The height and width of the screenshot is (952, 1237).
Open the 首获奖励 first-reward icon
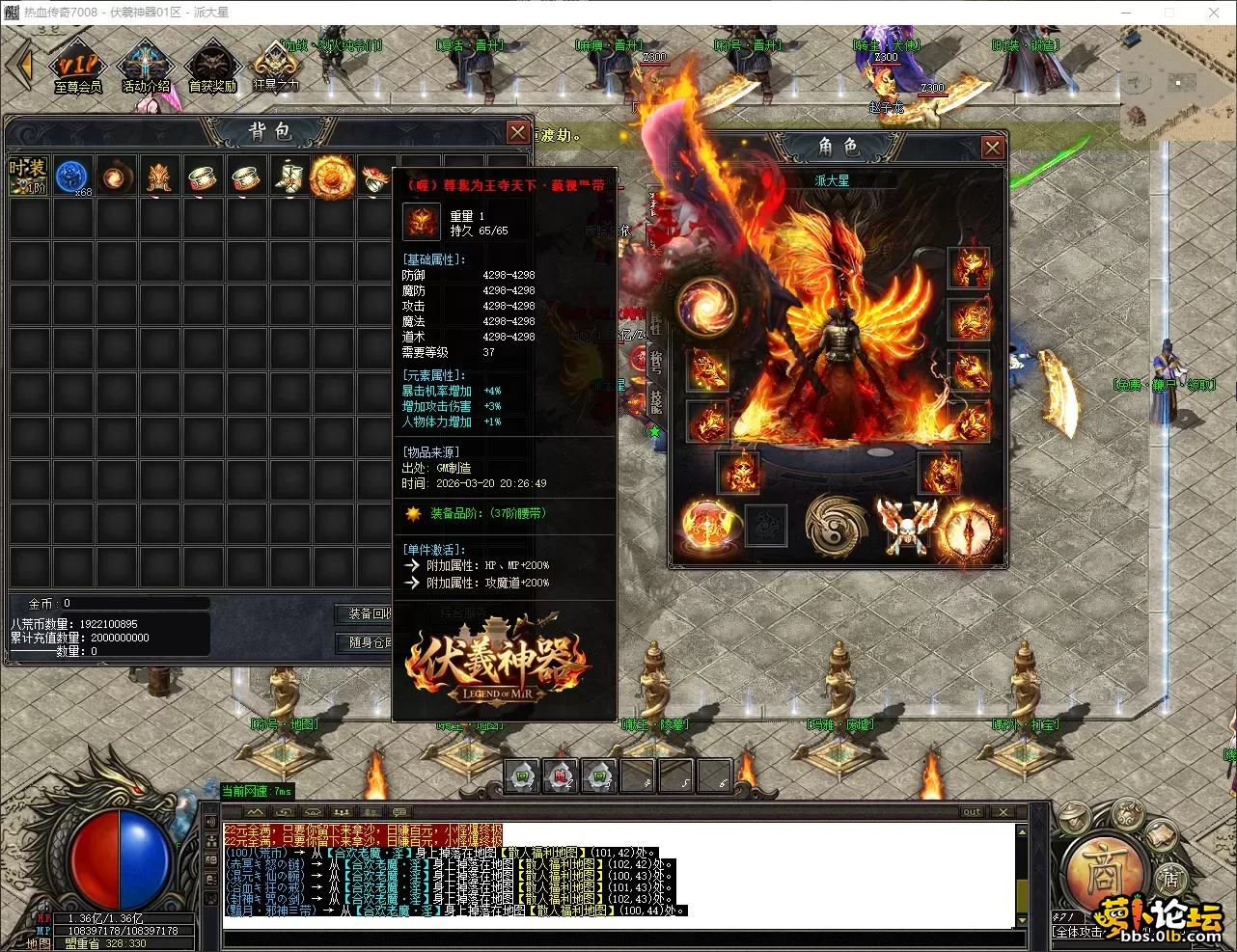(212, 67)
